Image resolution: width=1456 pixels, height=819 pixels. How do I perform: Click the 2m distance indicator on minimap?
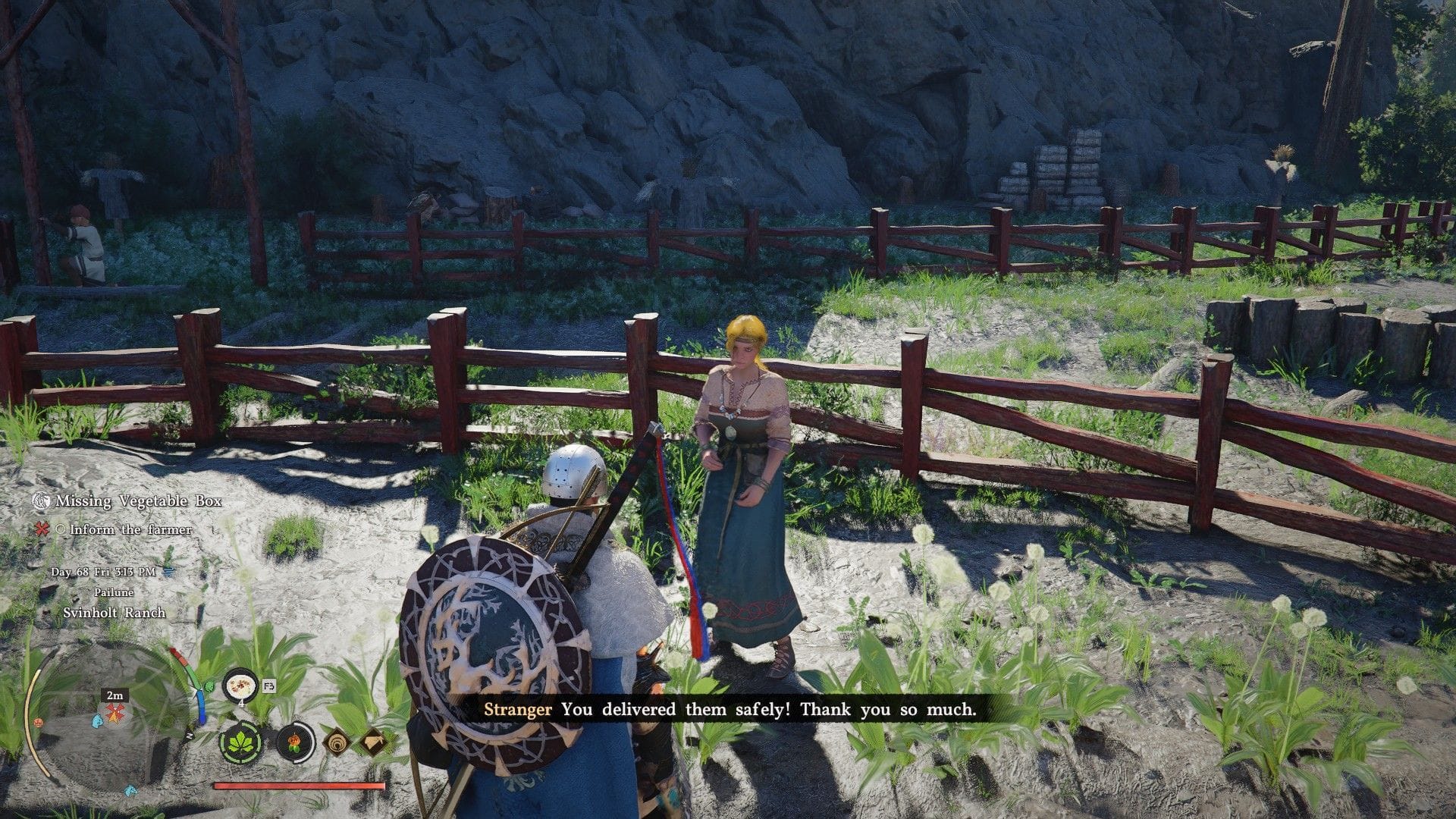coord(116,695)
